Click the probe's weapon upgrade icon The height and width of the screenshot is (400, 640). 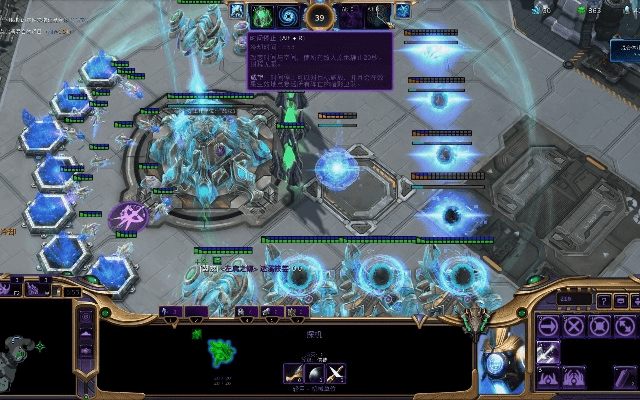(295, 374)
